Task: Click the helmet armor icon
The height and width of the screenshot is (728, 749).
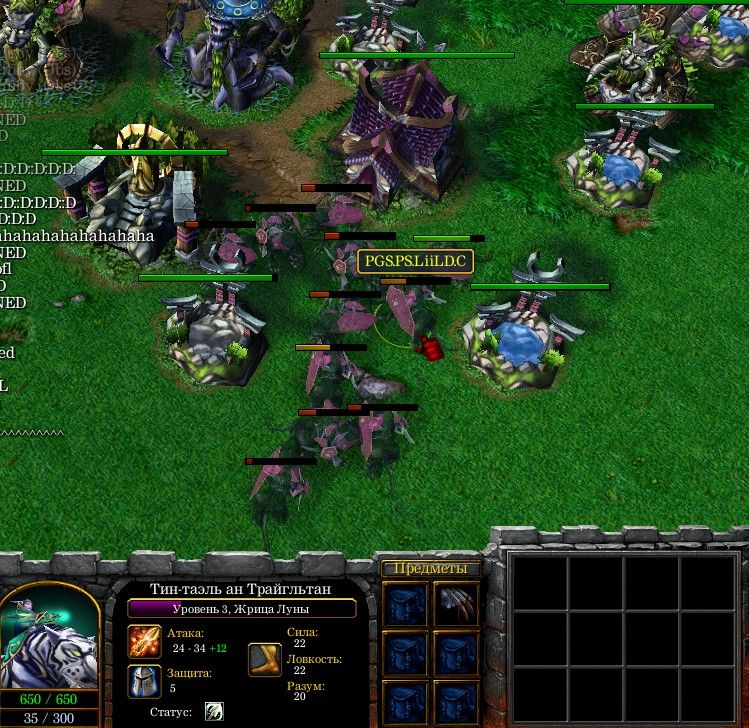Action: (x=144, y=681)
